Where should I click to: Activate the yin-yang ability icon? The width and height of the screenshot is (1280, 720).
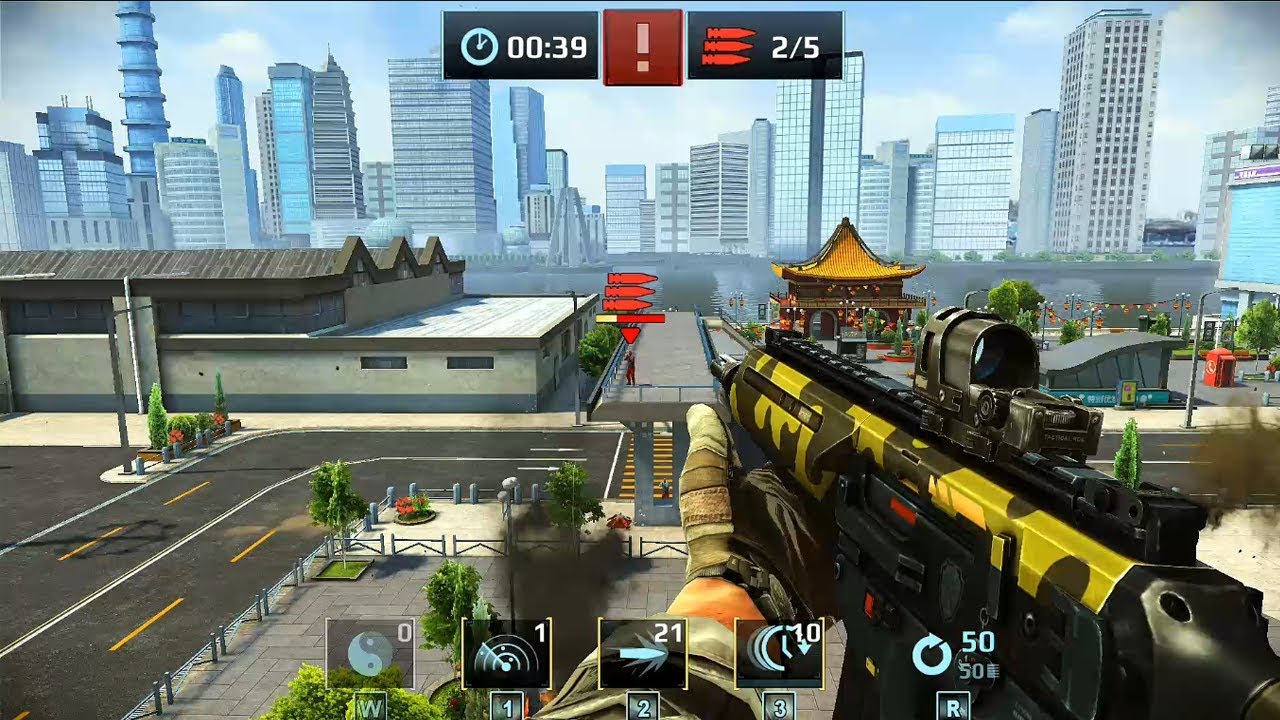369,653
